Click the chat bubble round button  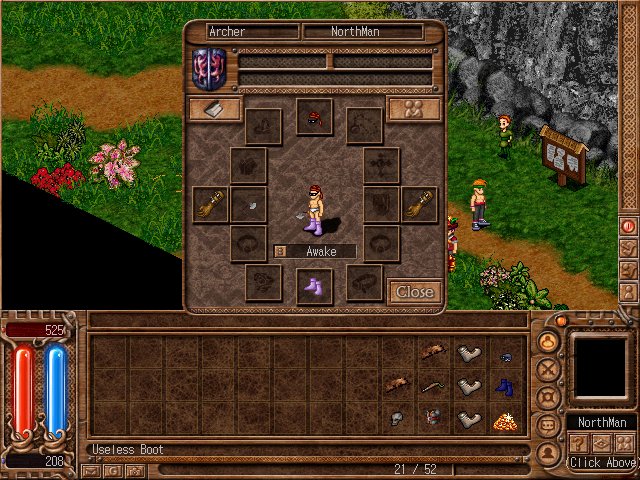pos(547,424)
